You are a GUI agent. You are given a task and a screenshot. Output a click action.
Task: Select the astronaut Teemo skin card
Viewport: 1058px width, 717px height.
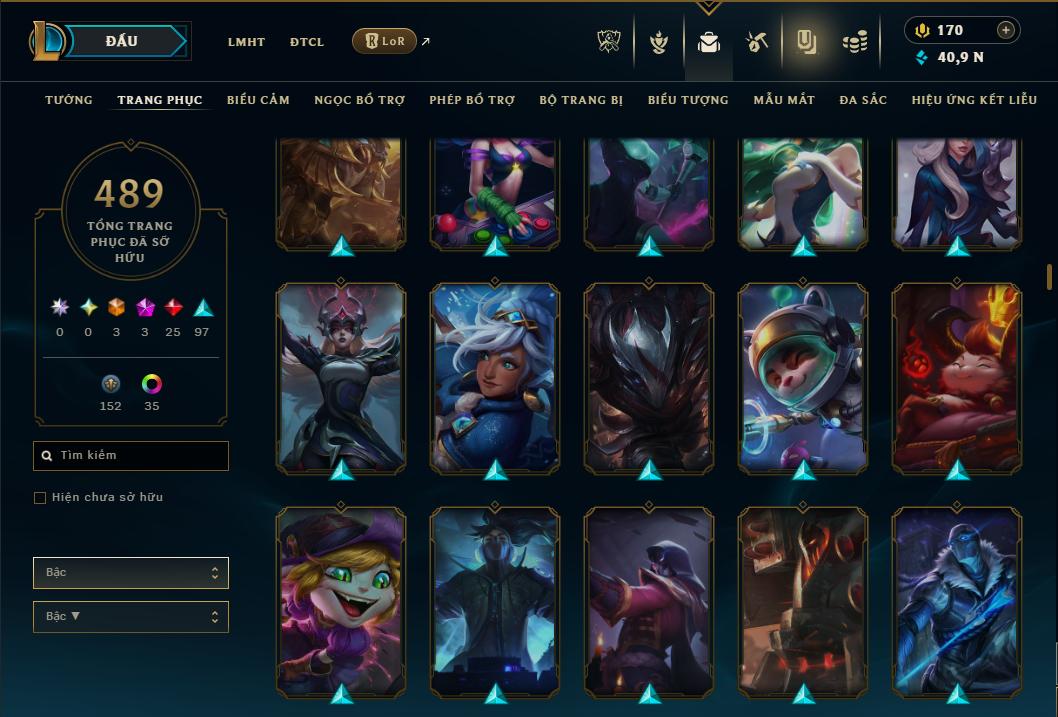pos(803,377)
